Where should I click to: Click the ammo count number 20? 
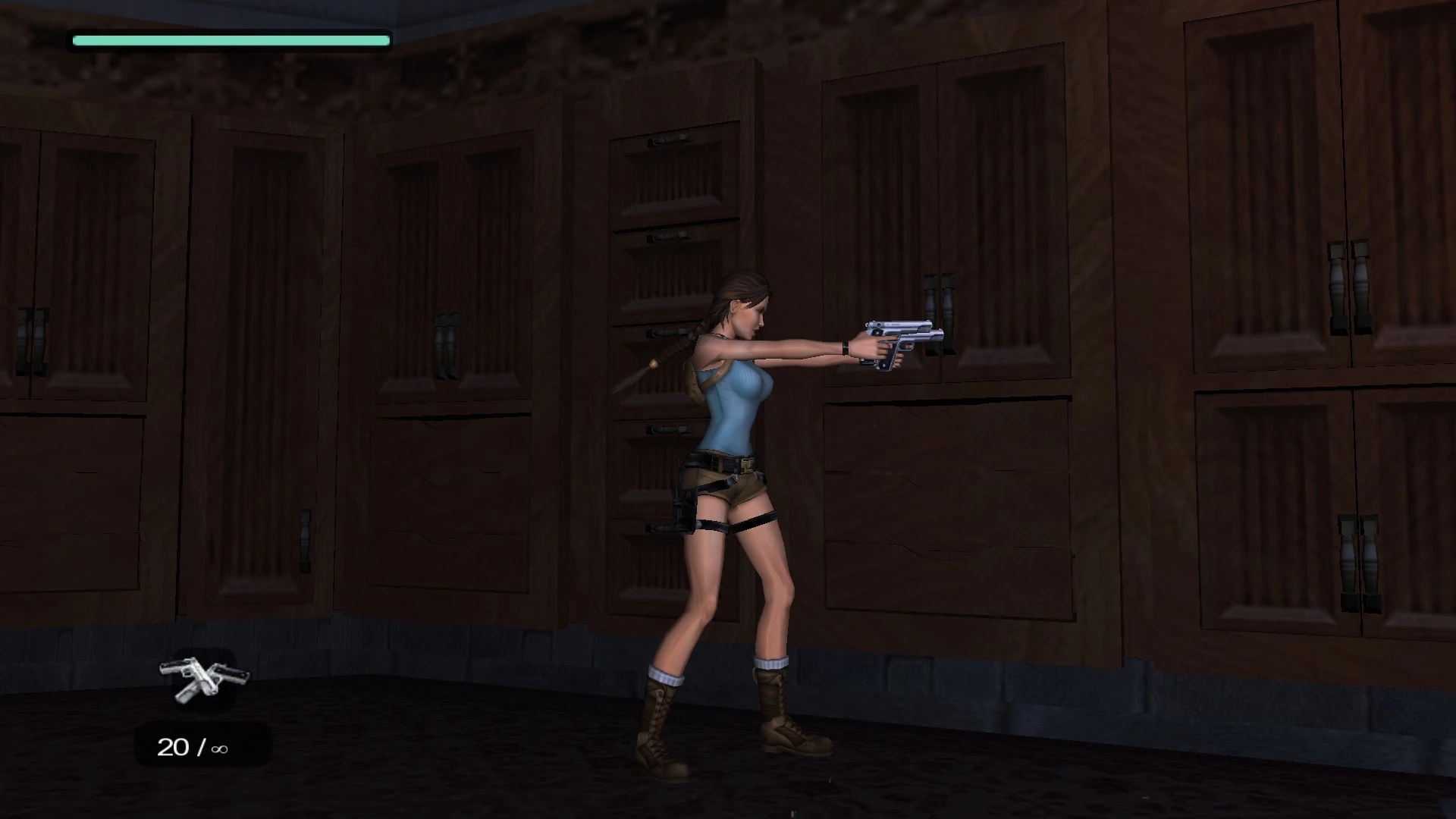[174, 747]
